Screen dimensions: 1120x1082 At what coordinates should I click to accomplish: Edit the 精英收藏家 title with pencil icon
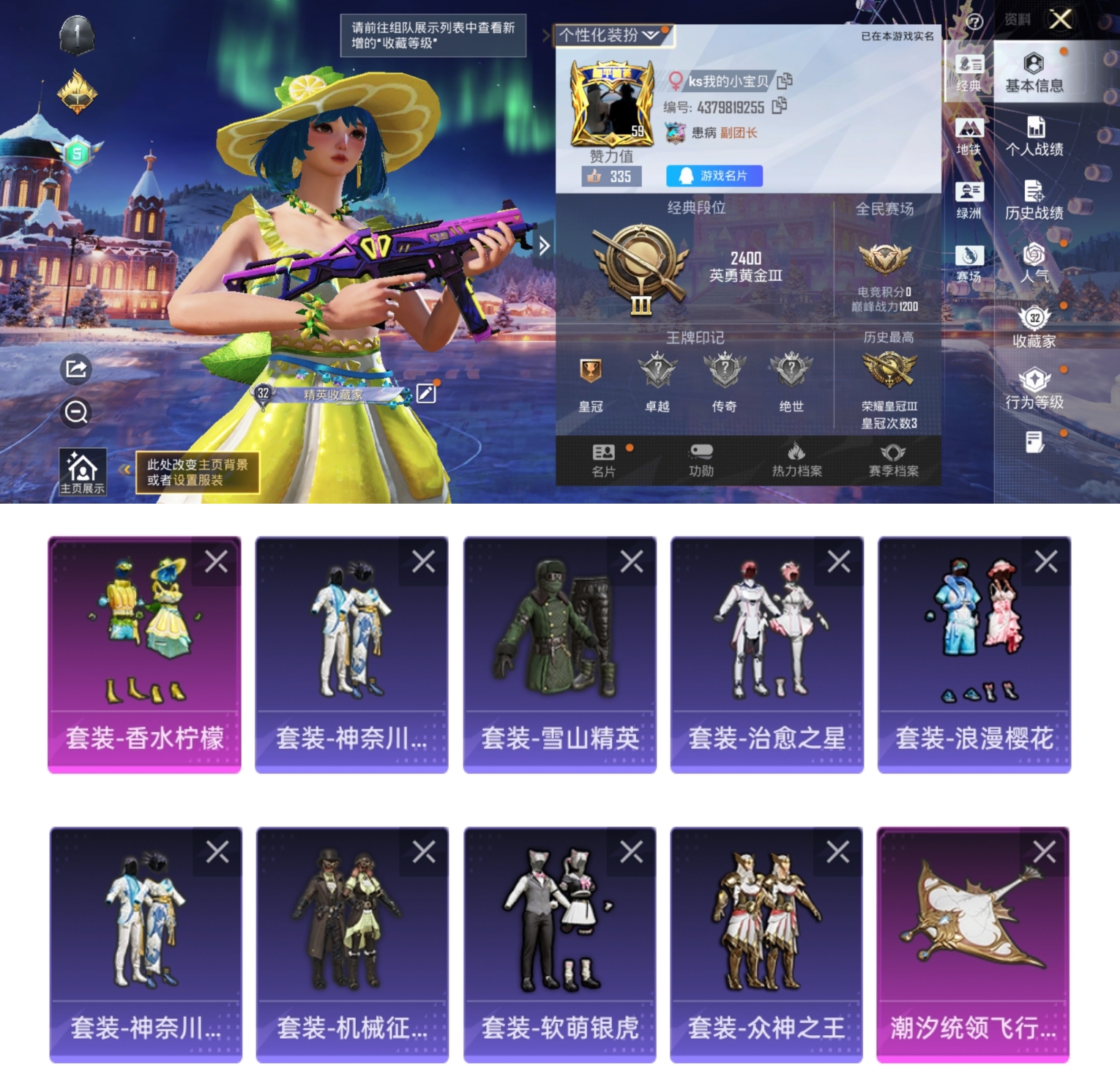point(427,394)
